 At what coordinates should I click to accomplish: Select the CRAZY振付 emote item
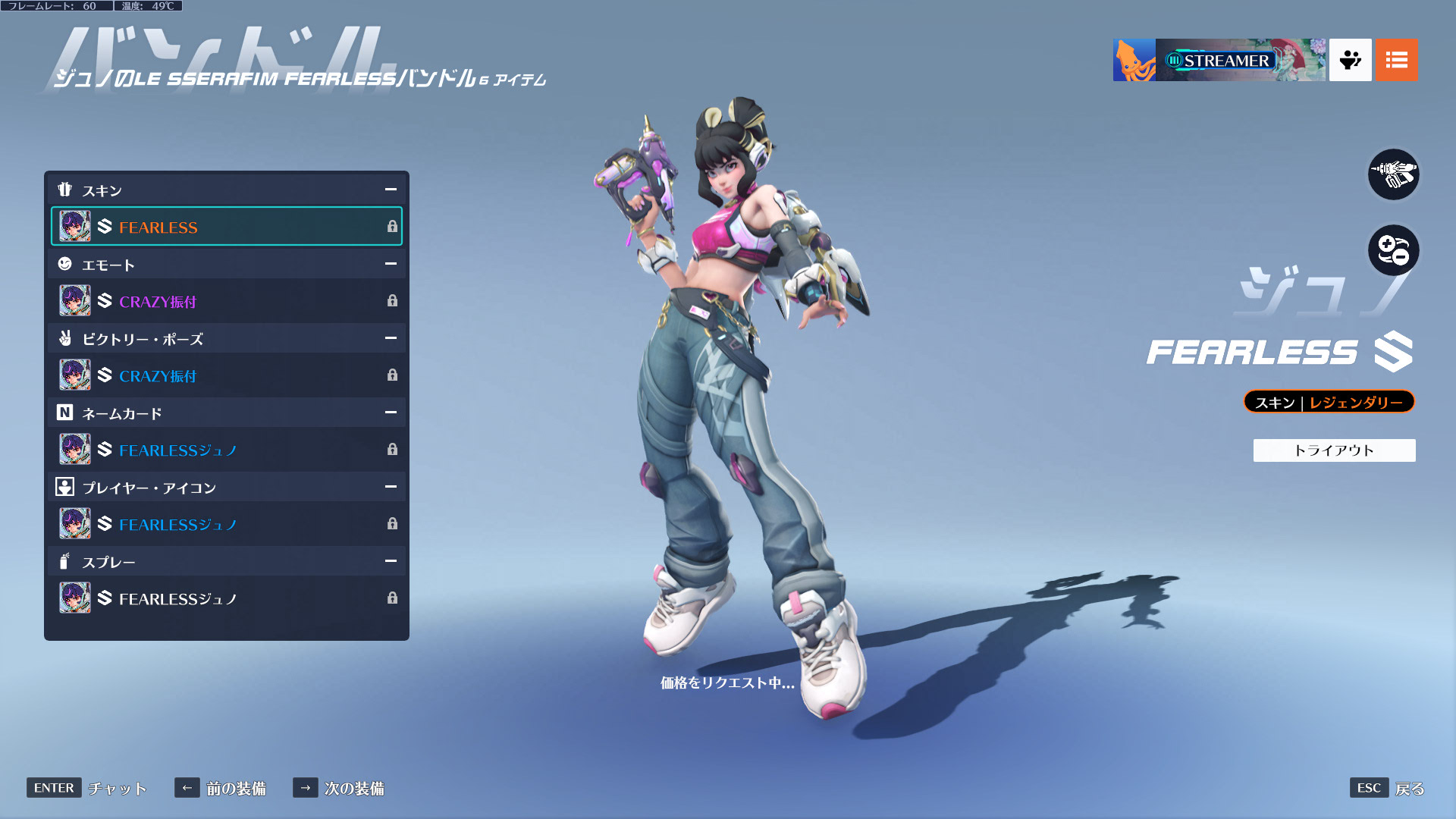click(x=226, y=301)
